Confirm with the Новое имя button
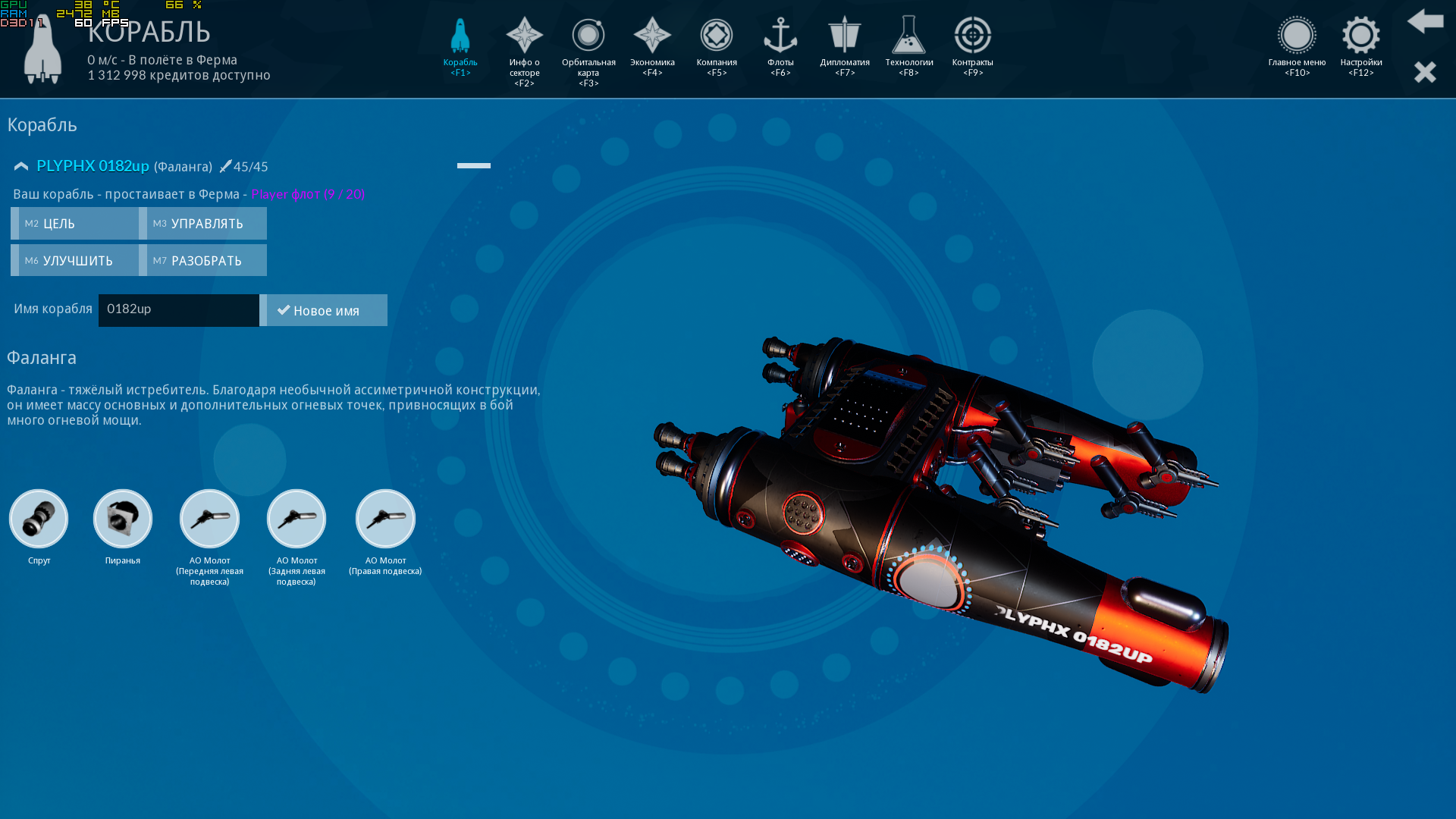This screenshot has height=819, width=1456. coord(324,310)
